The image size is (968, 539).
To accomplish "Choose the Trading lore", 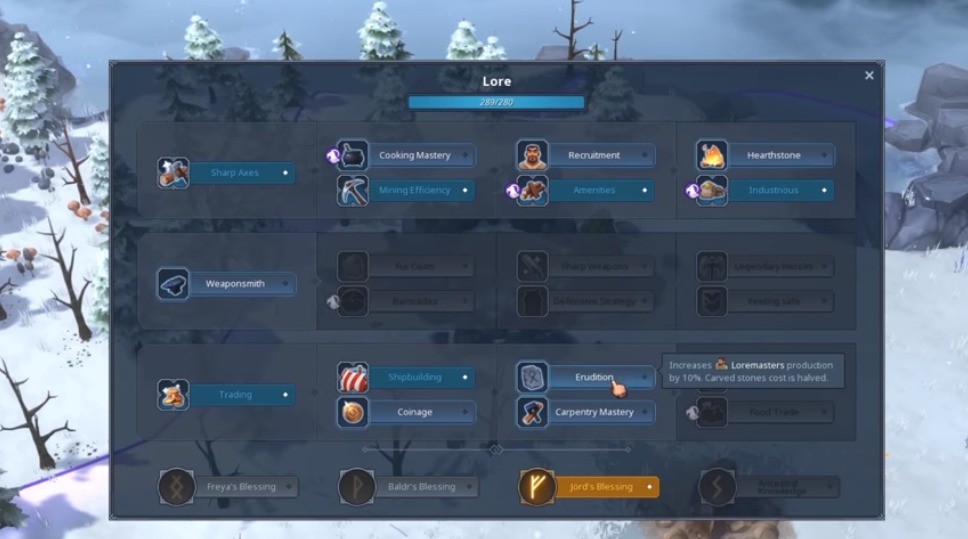I will (x=234, y=395).
